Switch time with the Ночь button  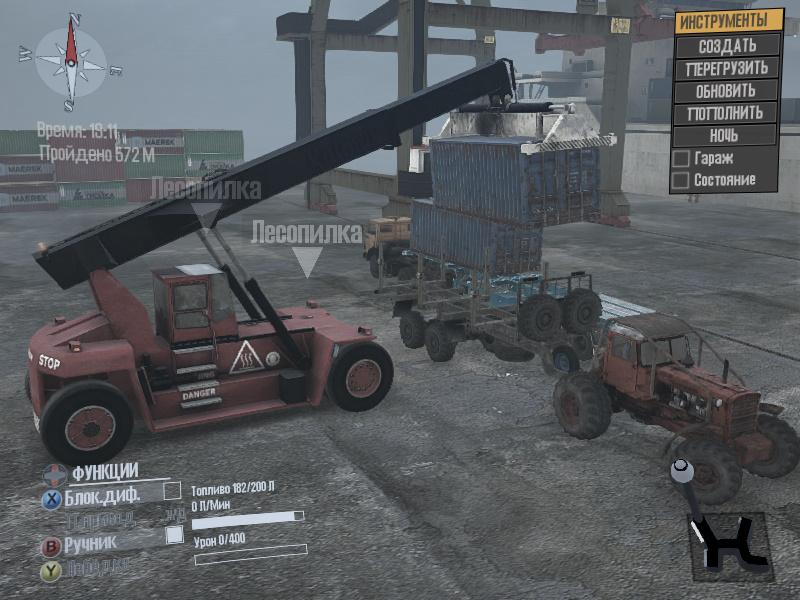[x=727, y=135]
